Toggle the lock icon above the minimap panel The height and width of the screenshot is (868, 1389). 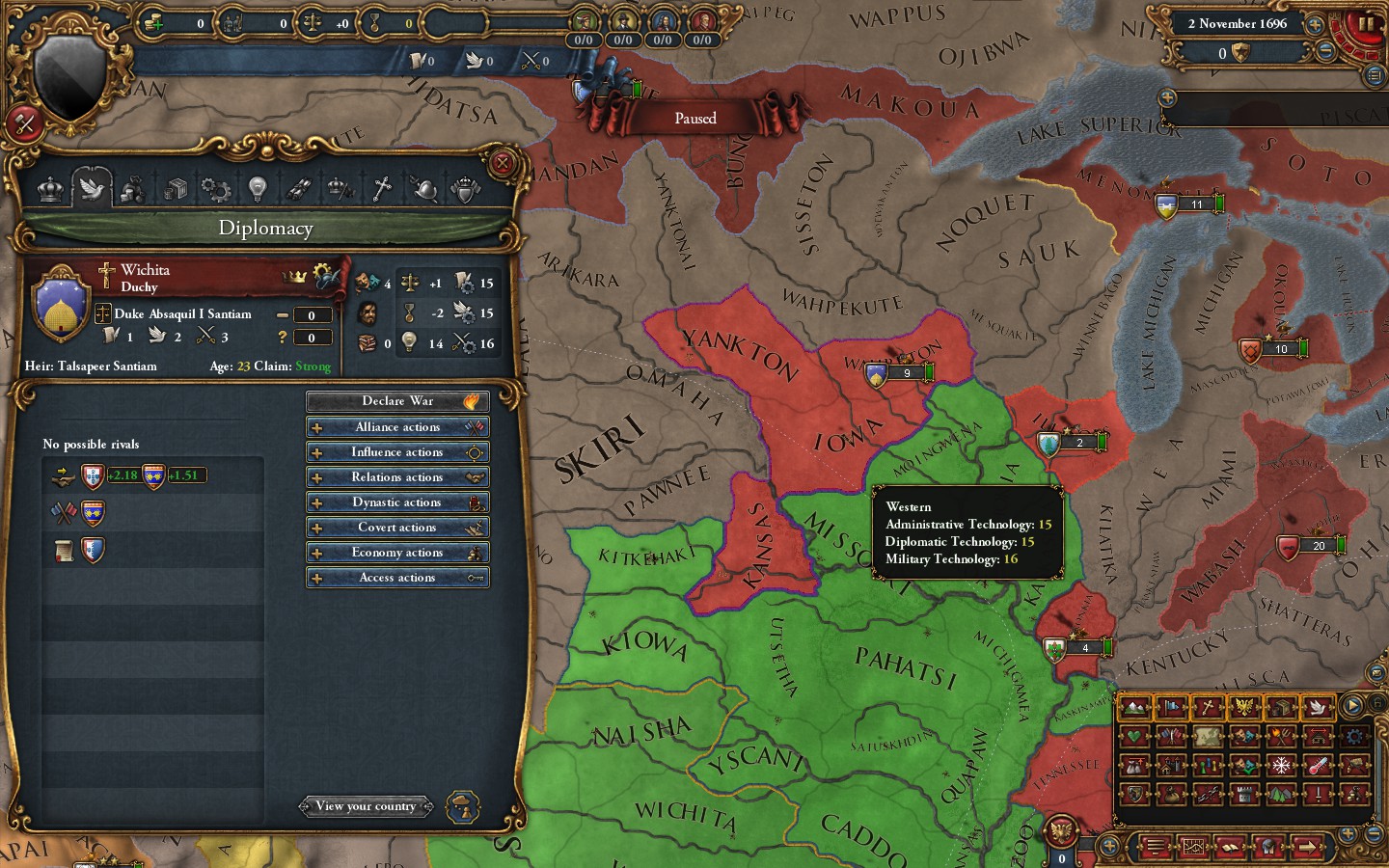tap(1376, 702)
